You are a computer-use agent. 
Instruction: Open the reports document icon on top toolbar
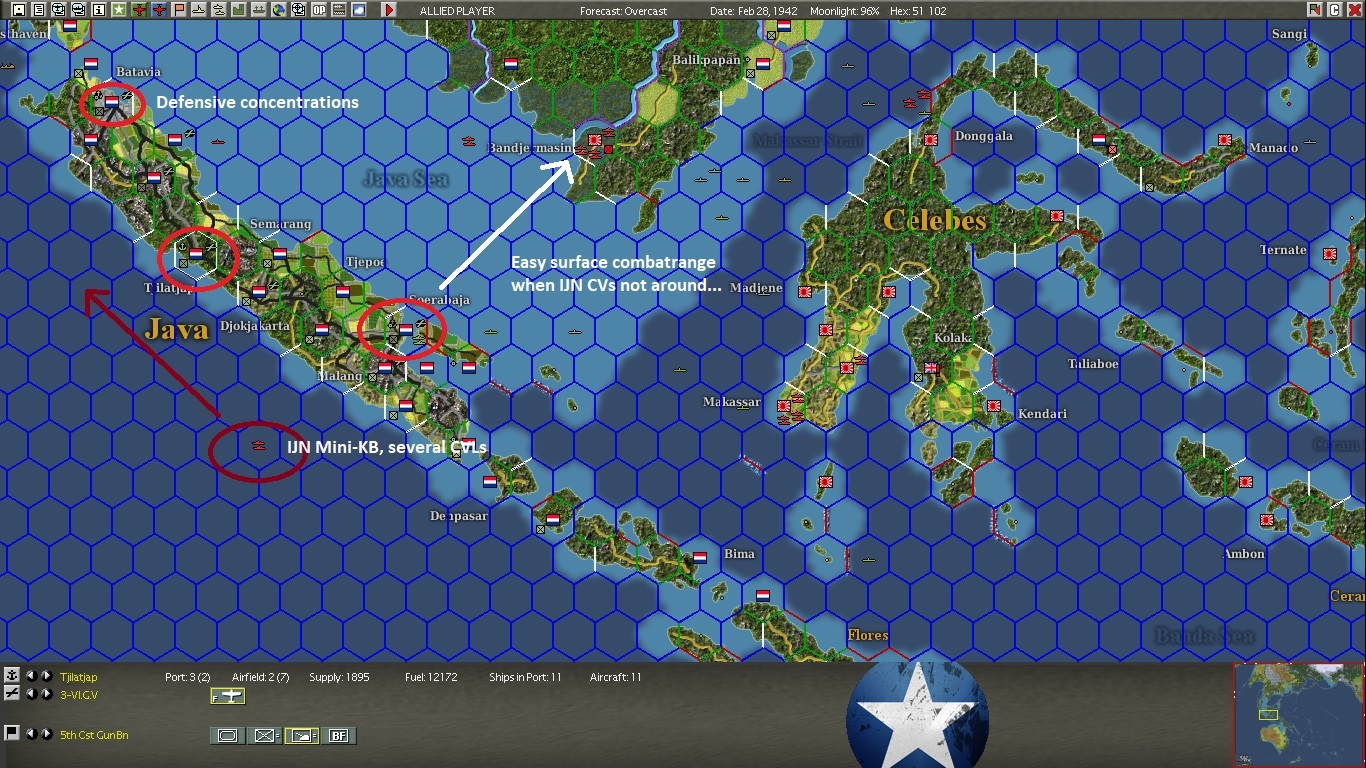pos(40,10)
